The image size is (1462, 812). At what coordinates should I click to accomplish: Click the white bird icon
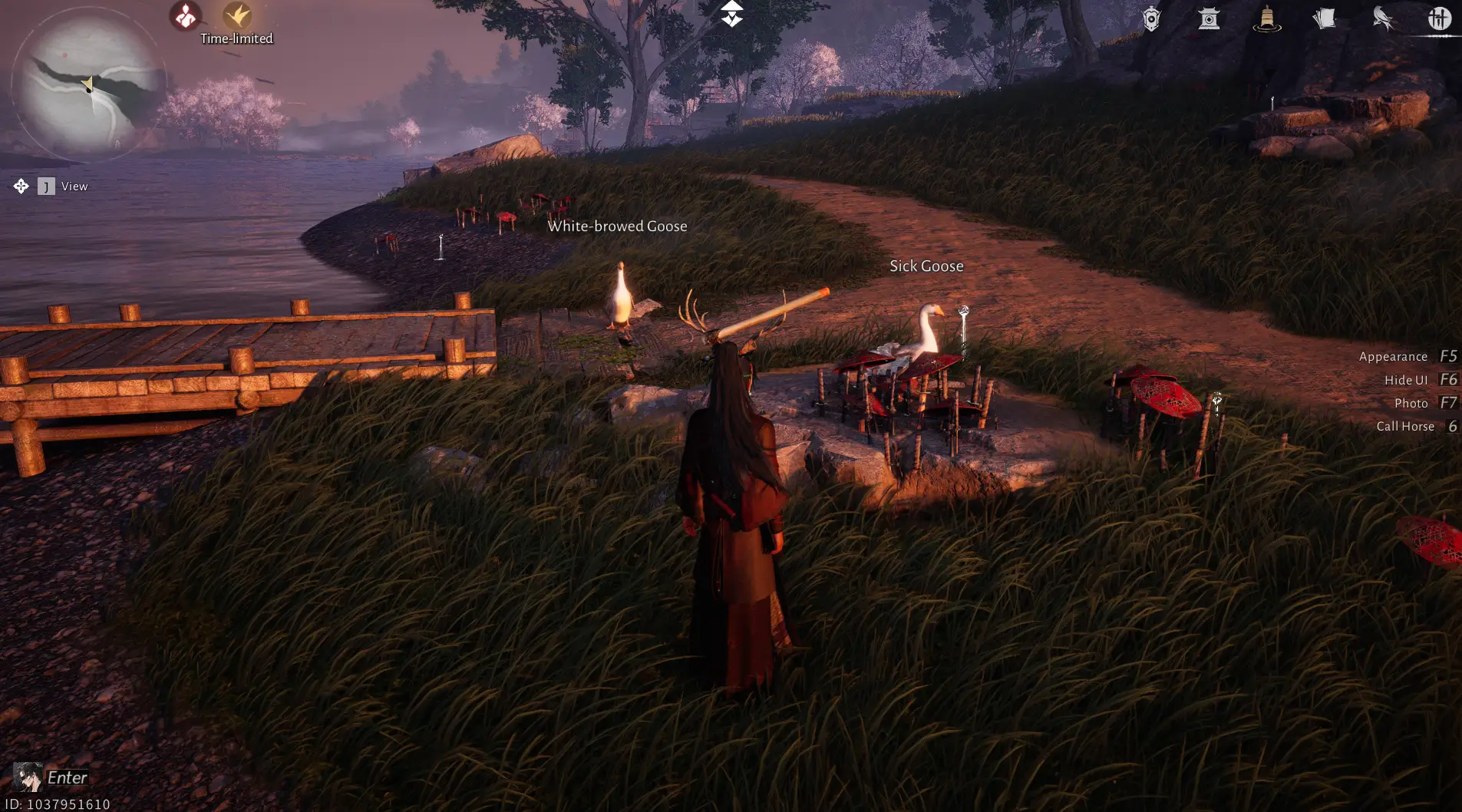1382,18
